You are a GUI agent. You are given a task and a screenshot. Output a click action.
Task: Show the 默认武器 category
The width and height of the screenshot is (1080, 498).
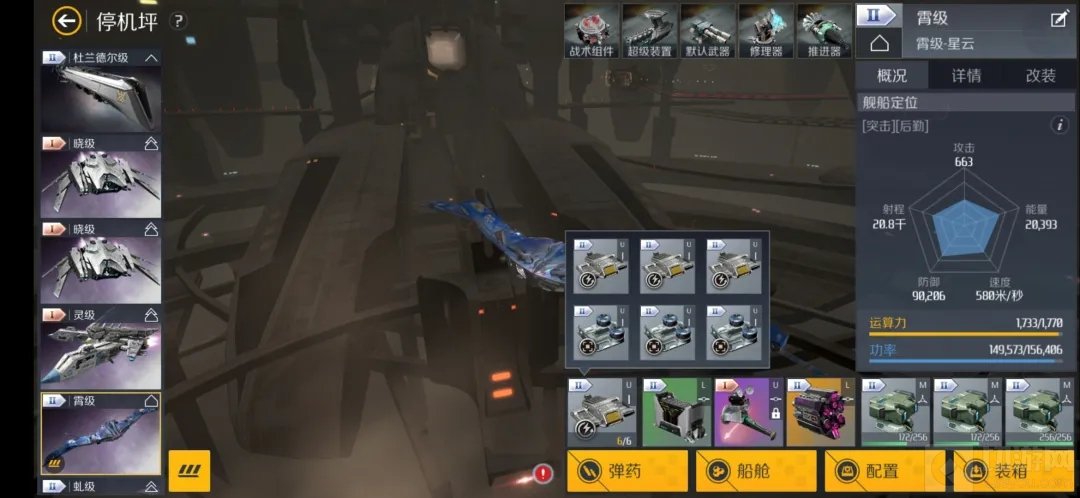pyautogui.click(x=708, y=31)
